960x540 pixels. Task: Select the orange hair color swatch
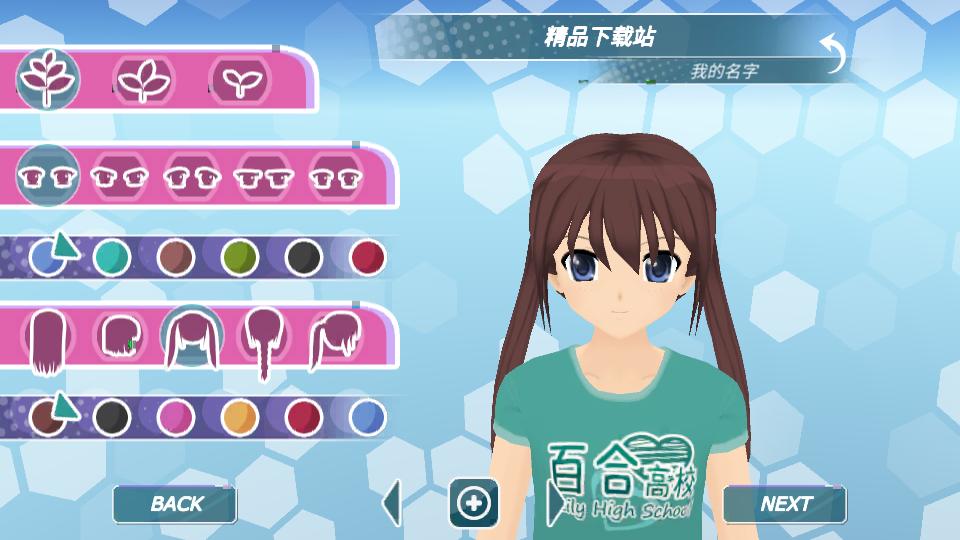[x=239, y=415]
